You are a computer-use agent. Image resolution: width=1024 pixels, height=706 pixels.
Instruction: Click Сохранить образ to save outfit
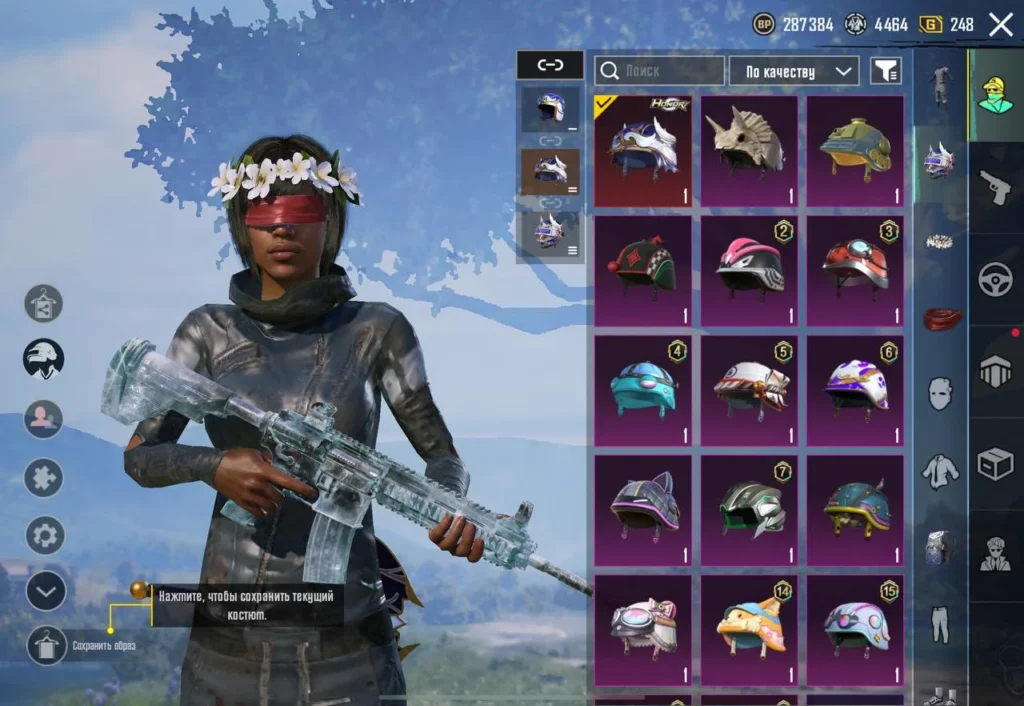pos(45,646)
